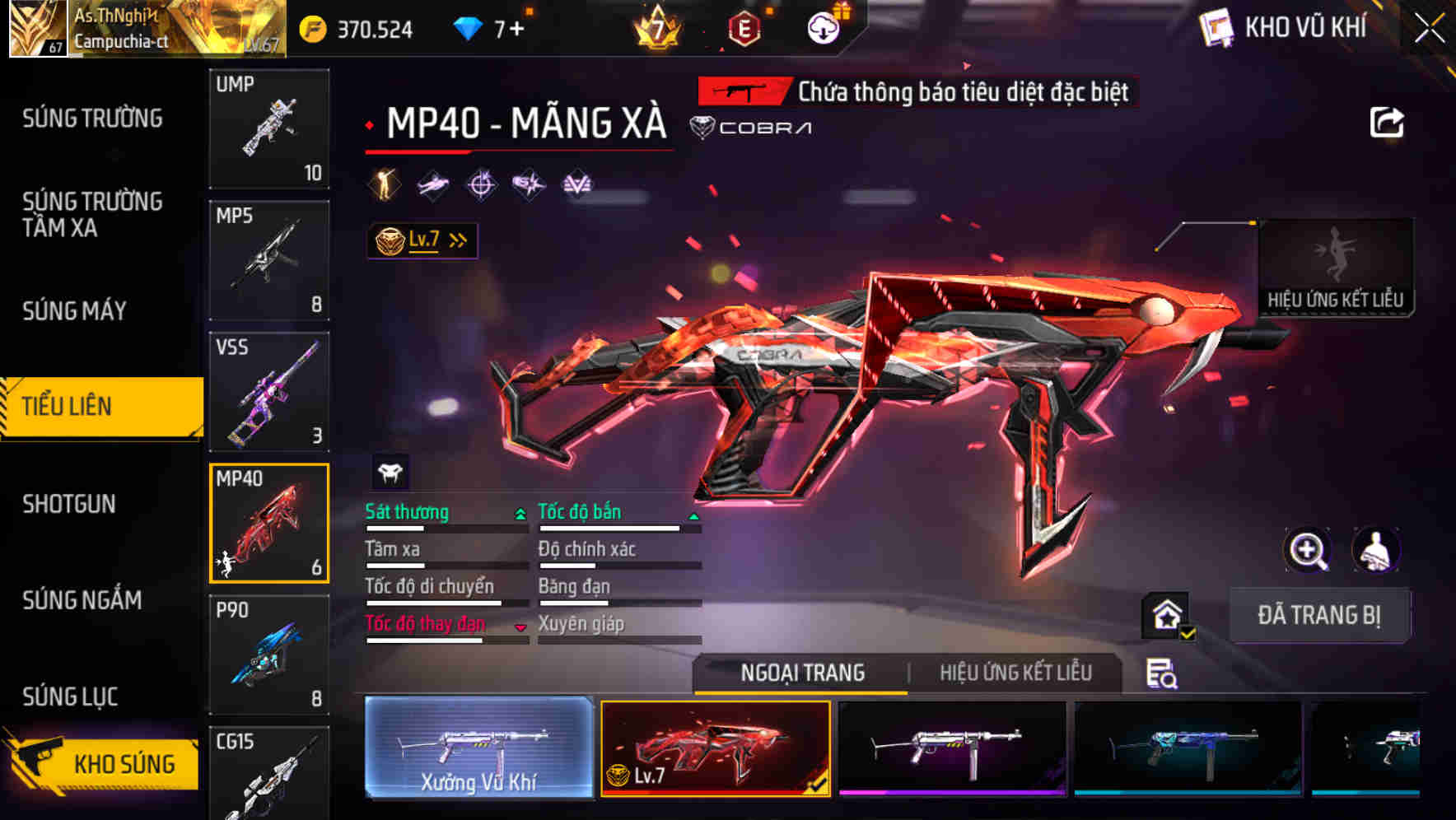
Task: Click the ĐÃ TRANG BỊ button
Action: pyautogui.click(x=1319, y=615)
